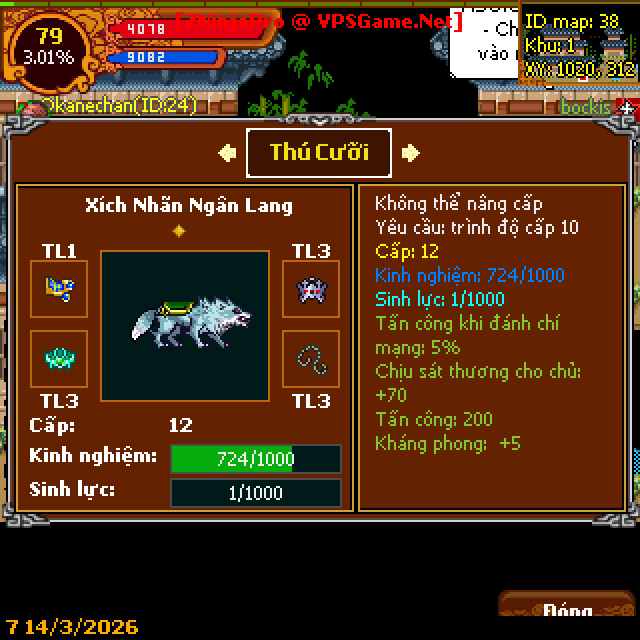Viewport: 640px width, 640px height.
Task: Click the right arrow beside Thú Cưỡi
Action: pos(410,153)
